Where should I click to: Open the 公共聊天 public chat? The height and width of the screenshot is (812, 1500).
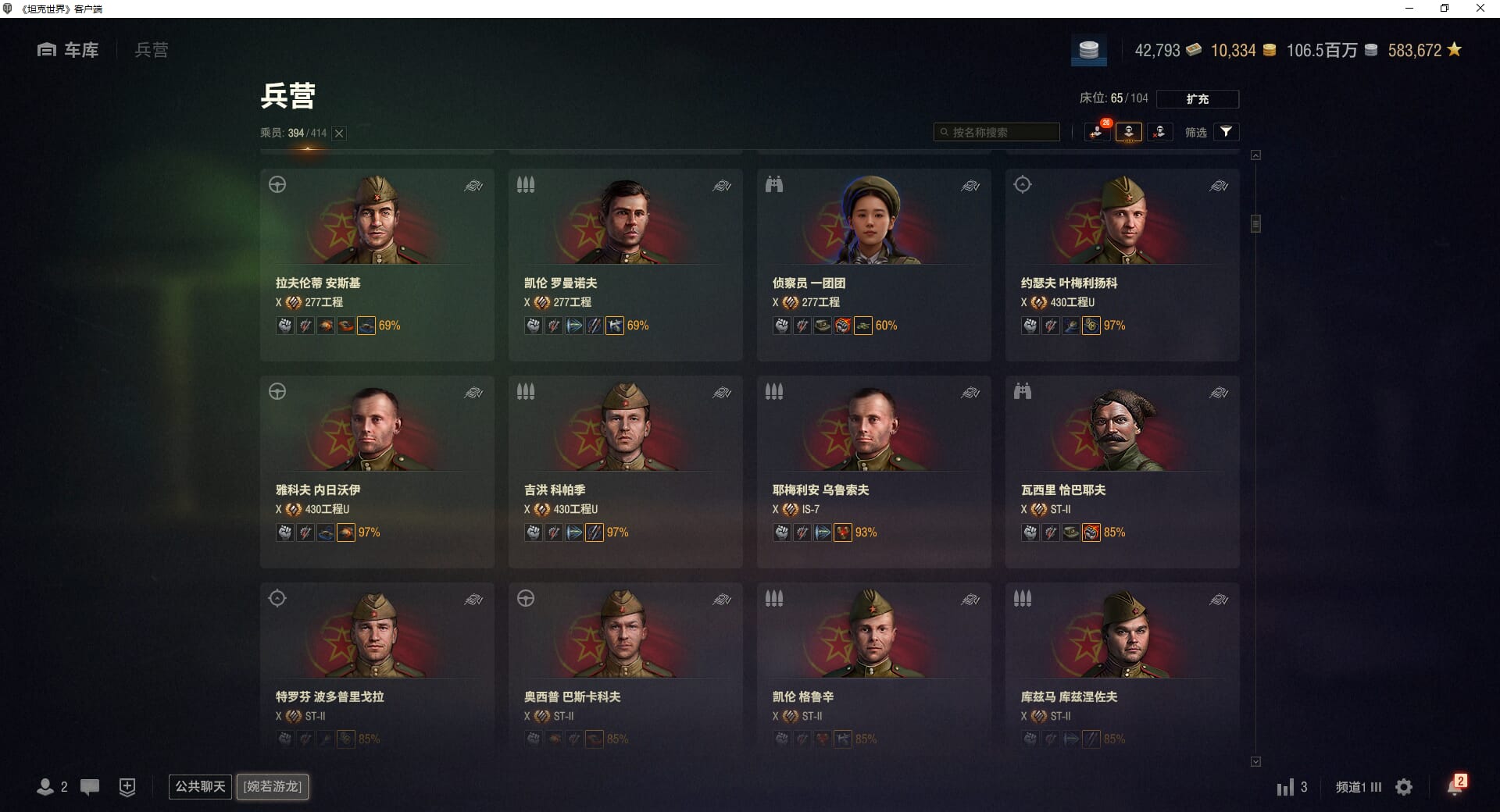pyautogui.click(x=200, y=786)
